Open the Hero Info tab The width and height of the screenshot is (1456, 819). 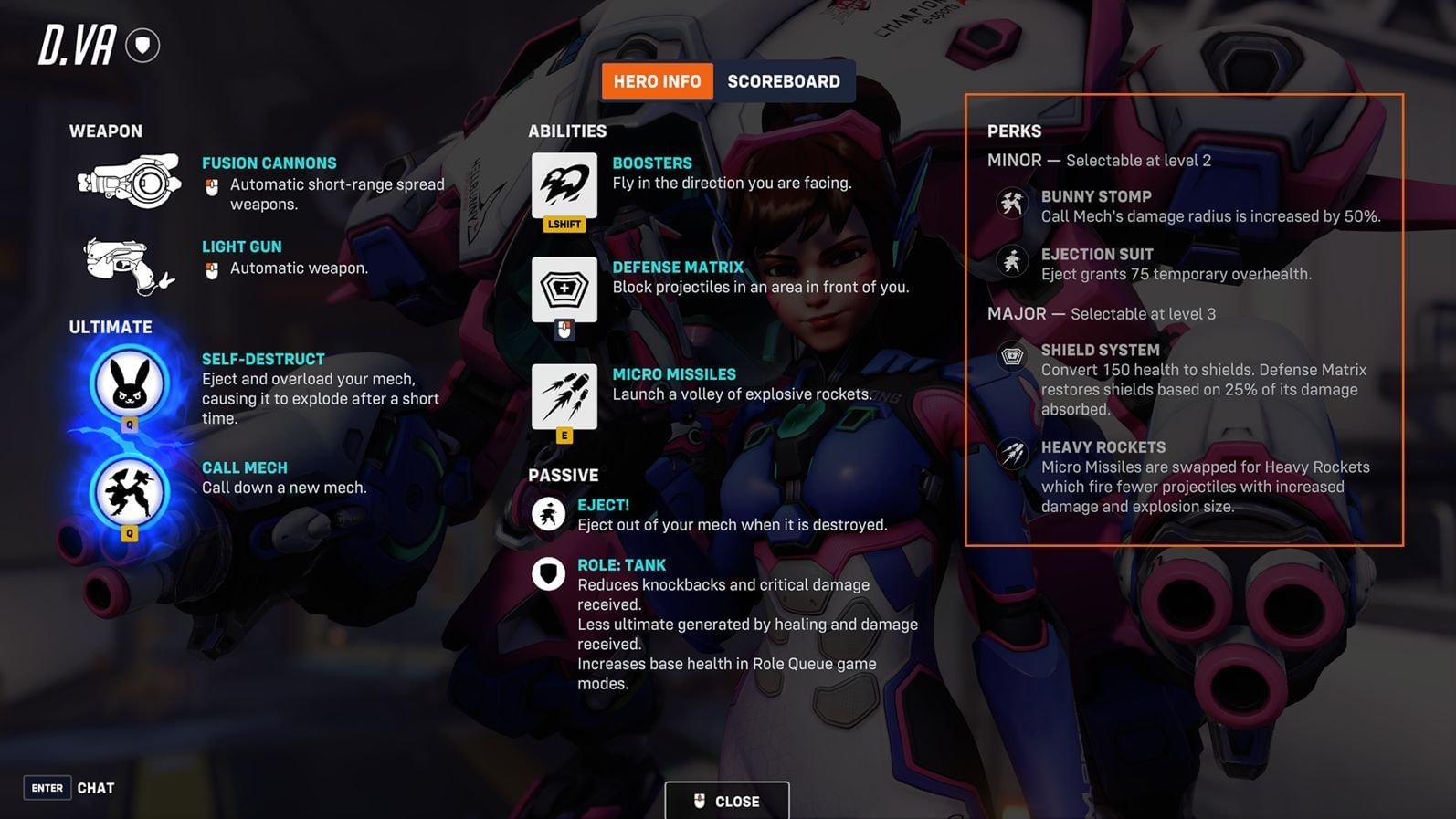[x=657, y=80]
